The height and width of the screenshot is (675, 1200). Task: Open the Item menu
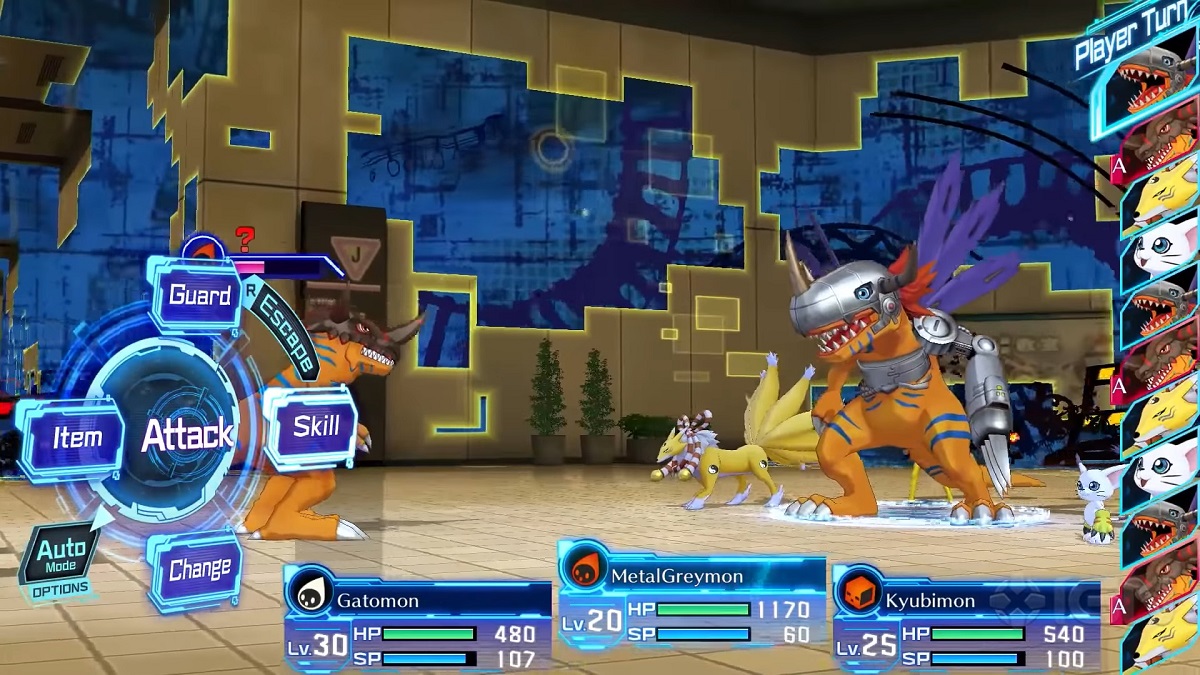pos(77,438)
